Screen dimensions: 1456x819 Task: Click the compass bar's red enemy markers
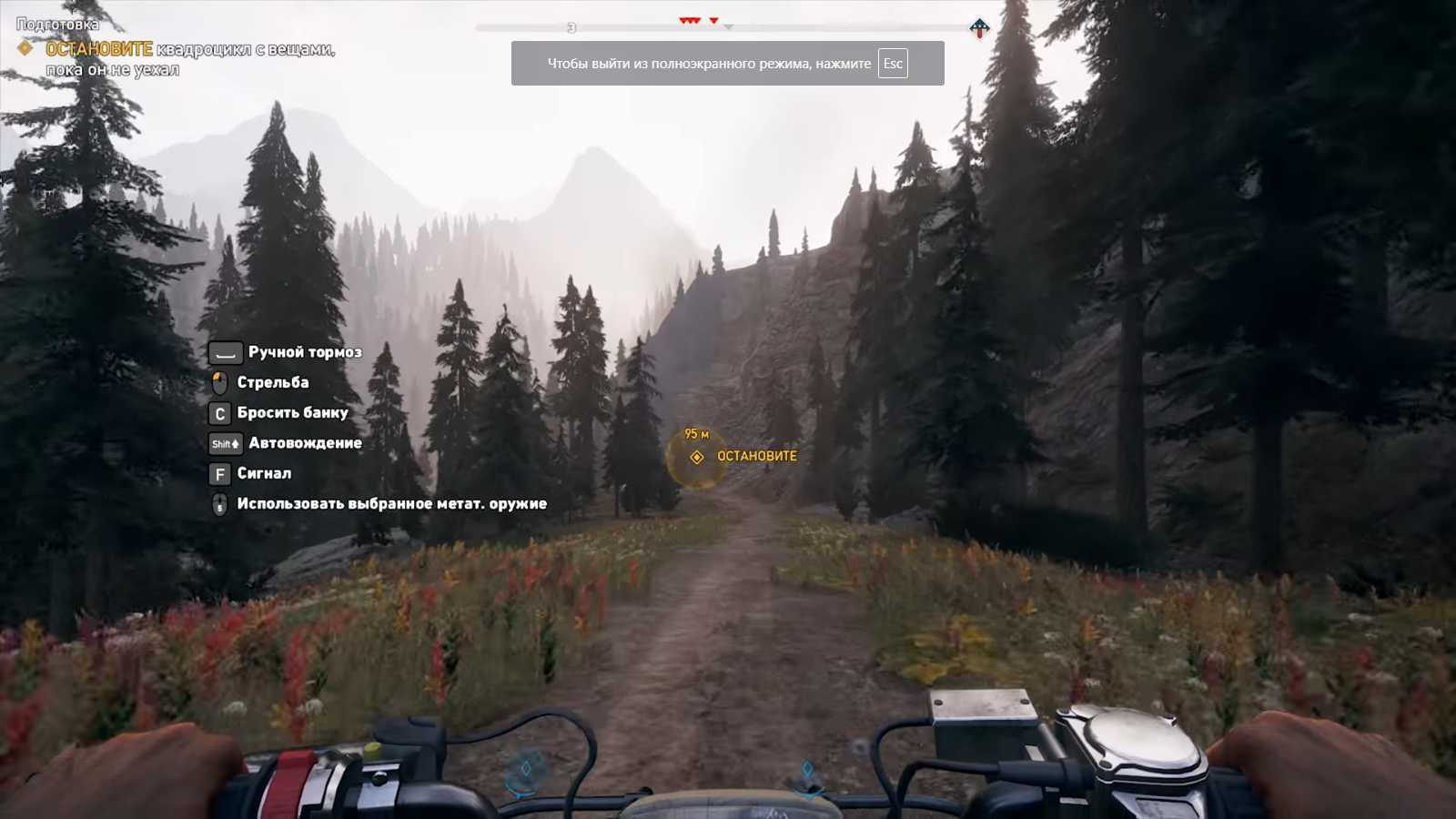pyautogui.click(x=691, y=20)
